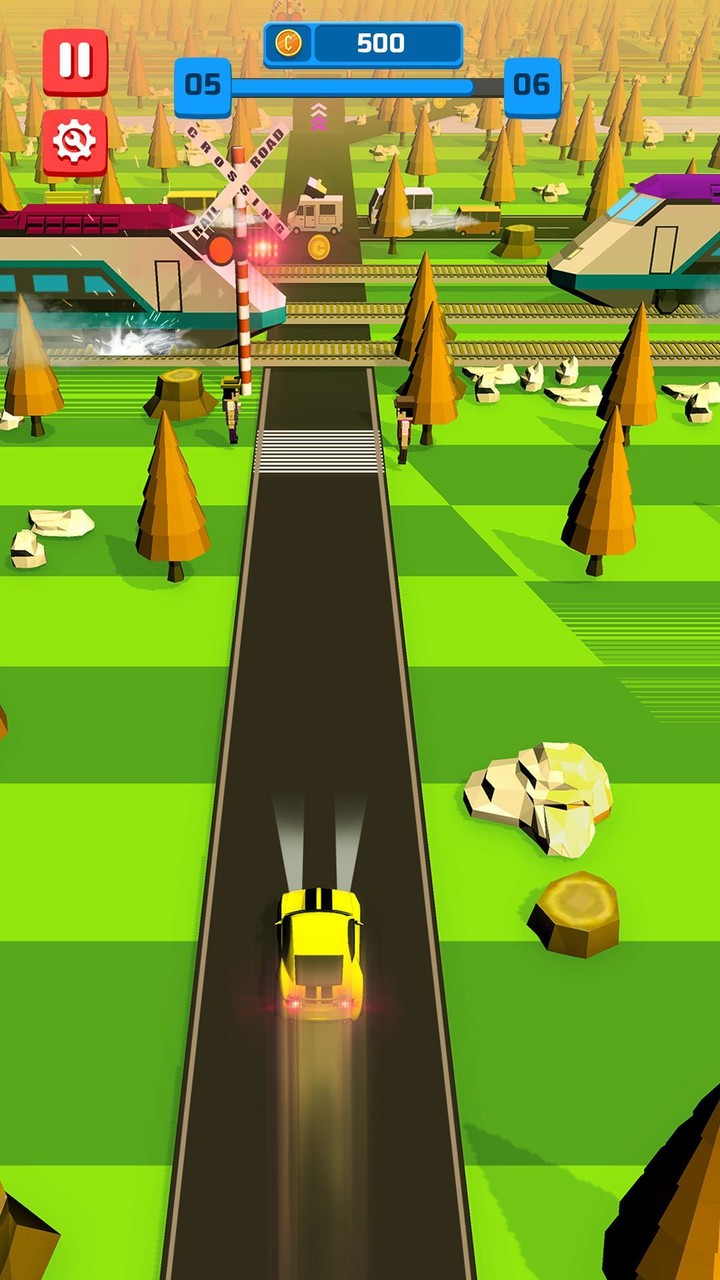Pause the game with the red button
720x1280 pixels.
75,62
